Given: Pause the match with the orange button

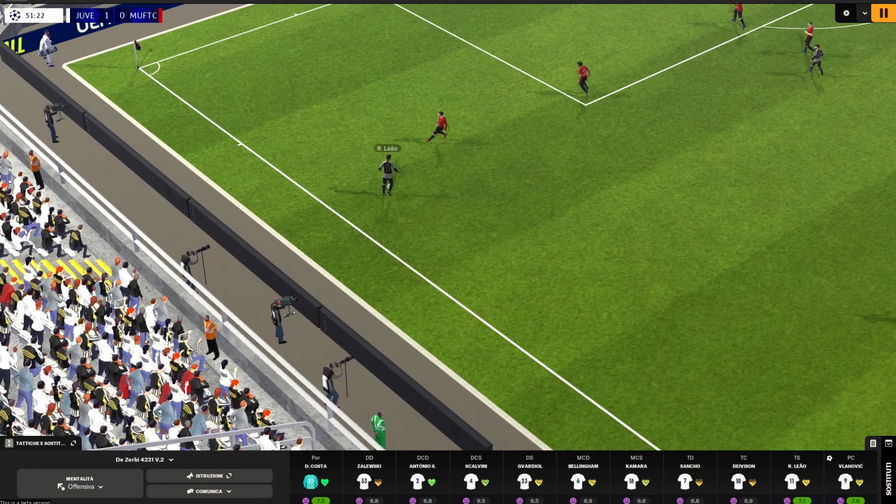Looking at the screenshot, I should click(885, 13).
